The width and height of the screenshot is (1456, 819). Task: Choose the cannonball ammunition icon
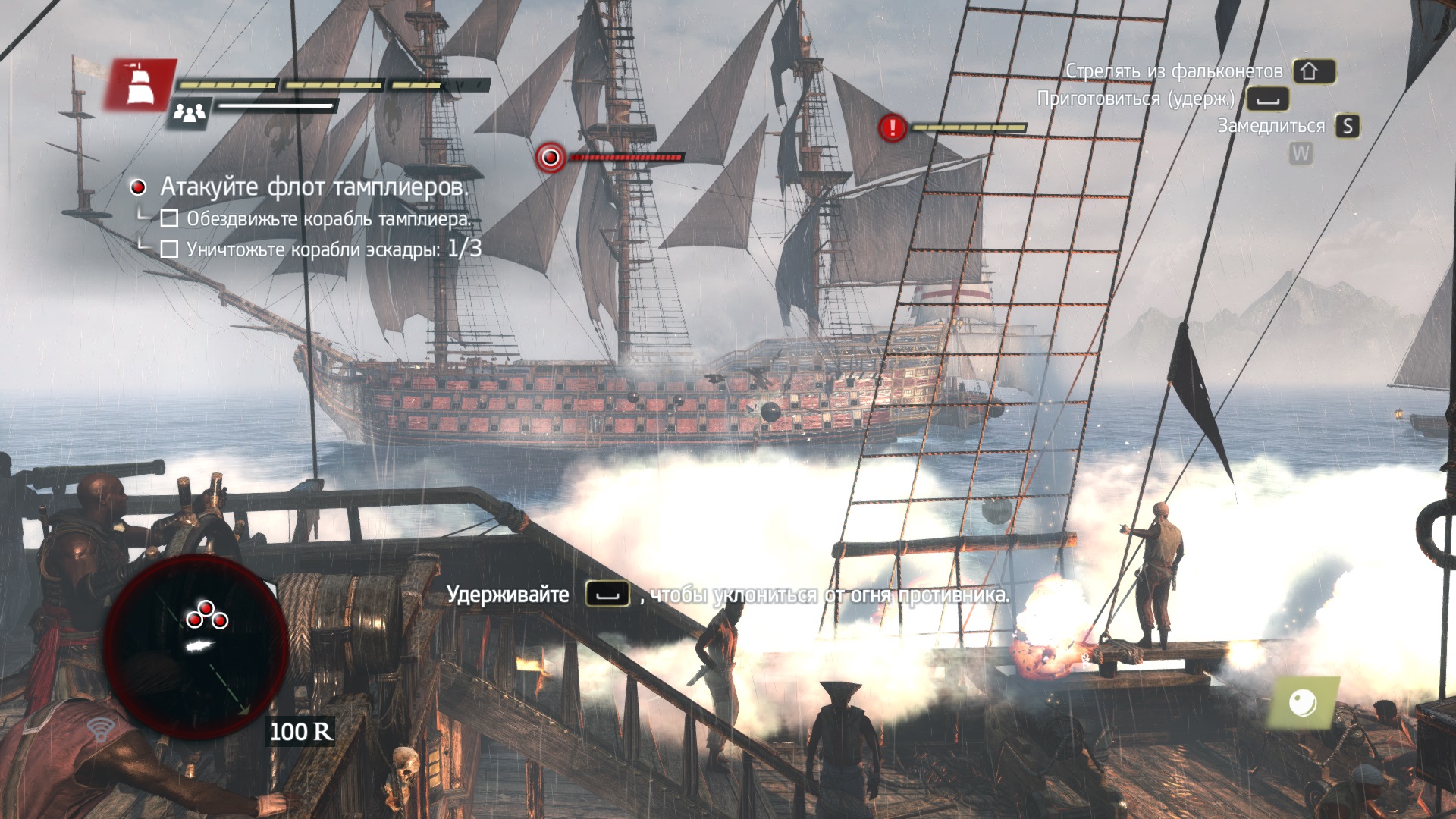(x=1303, y=702)
